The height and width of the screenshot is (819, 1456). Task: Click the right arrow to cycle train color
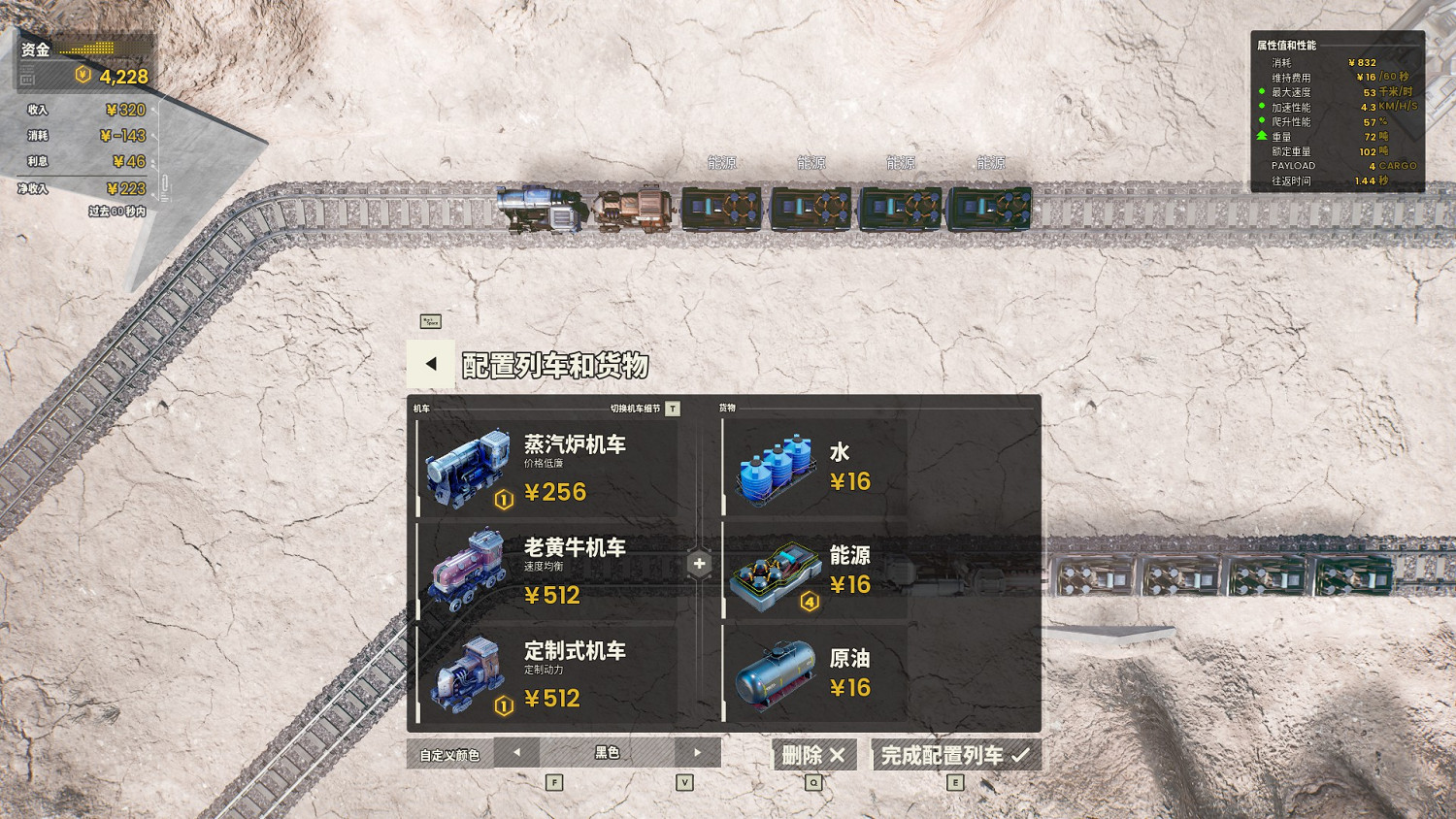coord(700,753)
